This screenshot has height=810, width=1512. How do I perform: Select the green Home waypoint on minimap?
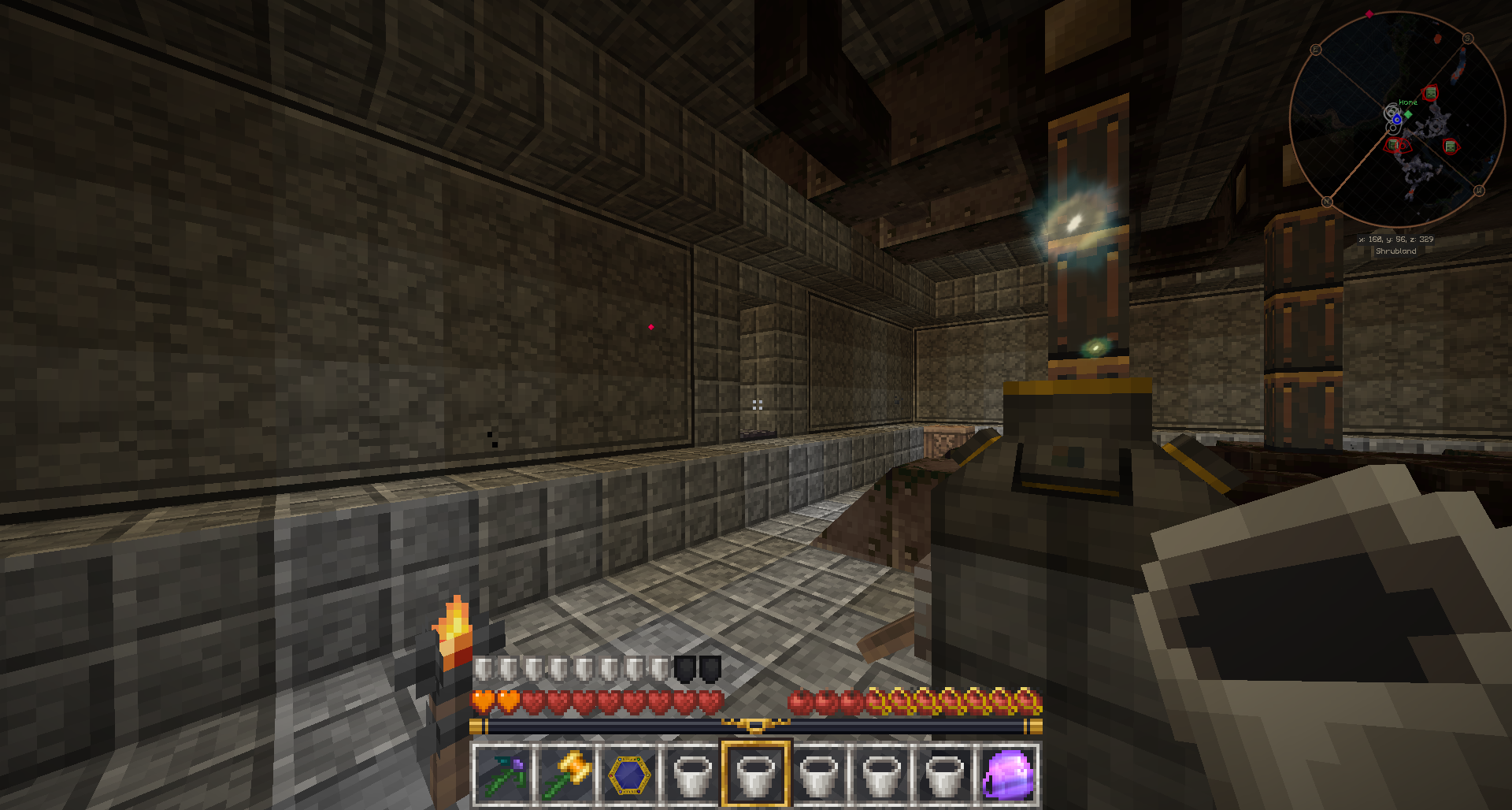pos(1408,113)
